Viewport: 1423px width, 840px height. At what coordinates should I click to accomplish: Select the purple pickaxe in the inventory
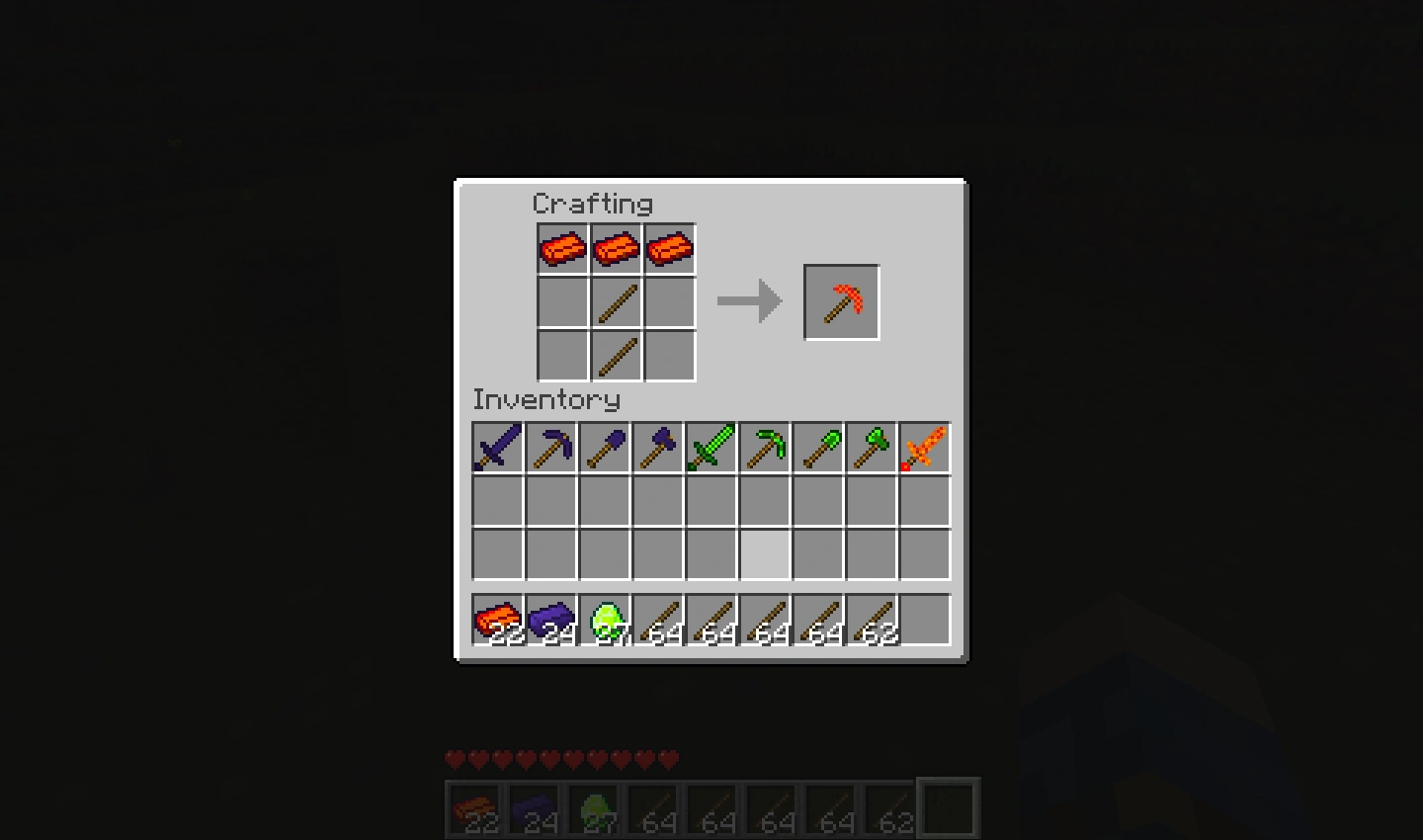550,448
